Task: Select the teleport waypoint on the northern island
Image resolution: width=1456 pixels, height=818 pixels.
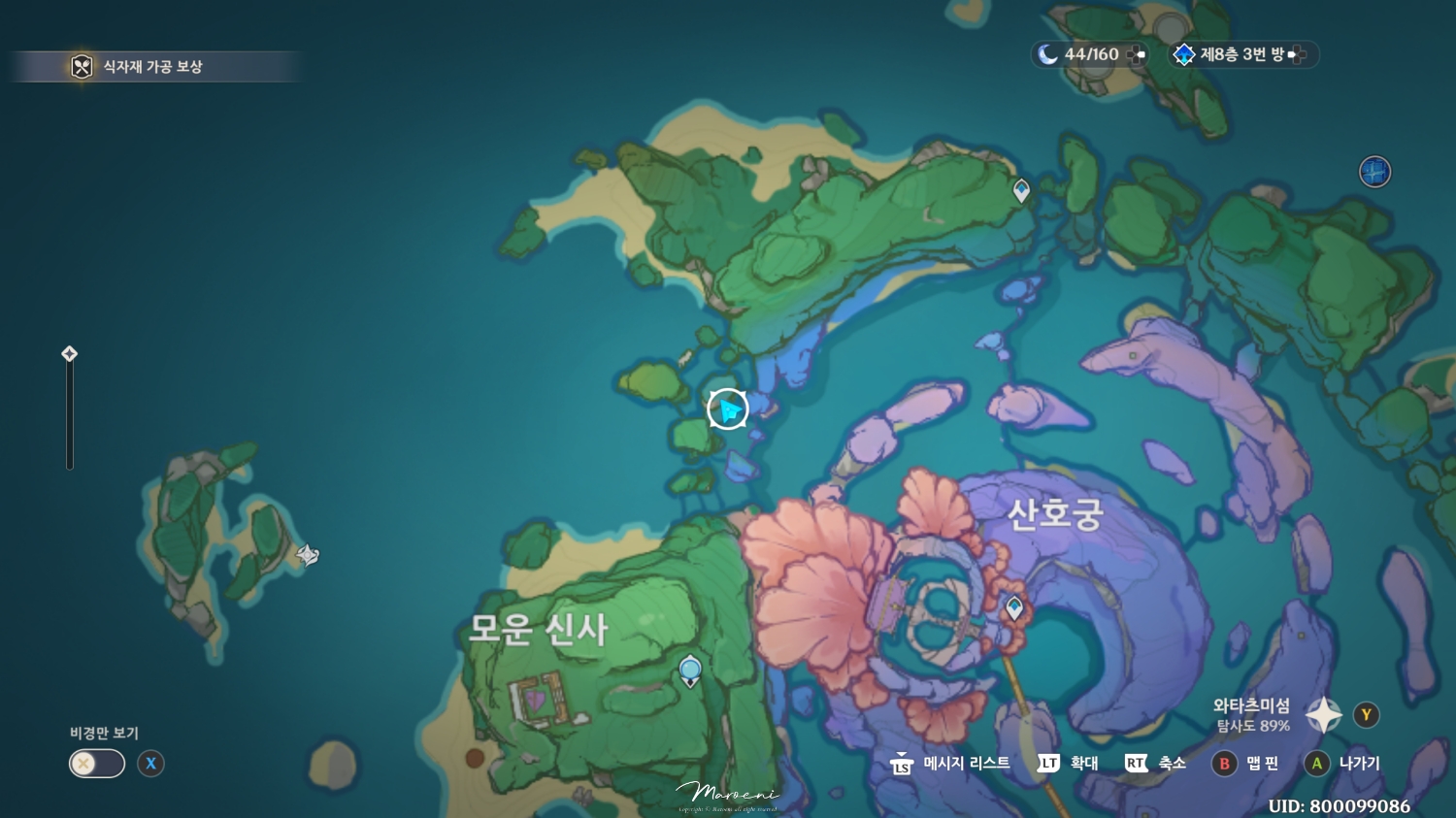Action: pos(1020,190)
